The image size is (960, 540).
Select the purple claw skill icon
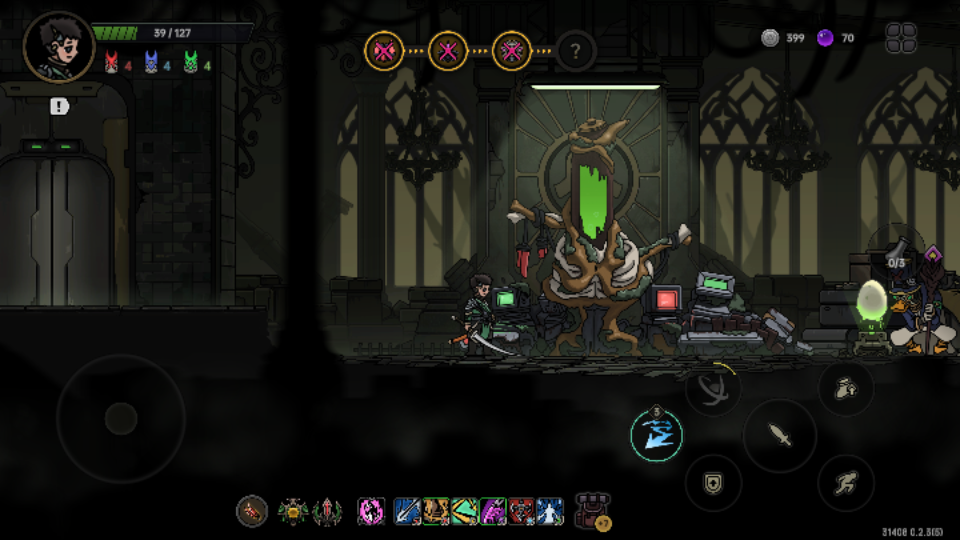pos(493,512)
